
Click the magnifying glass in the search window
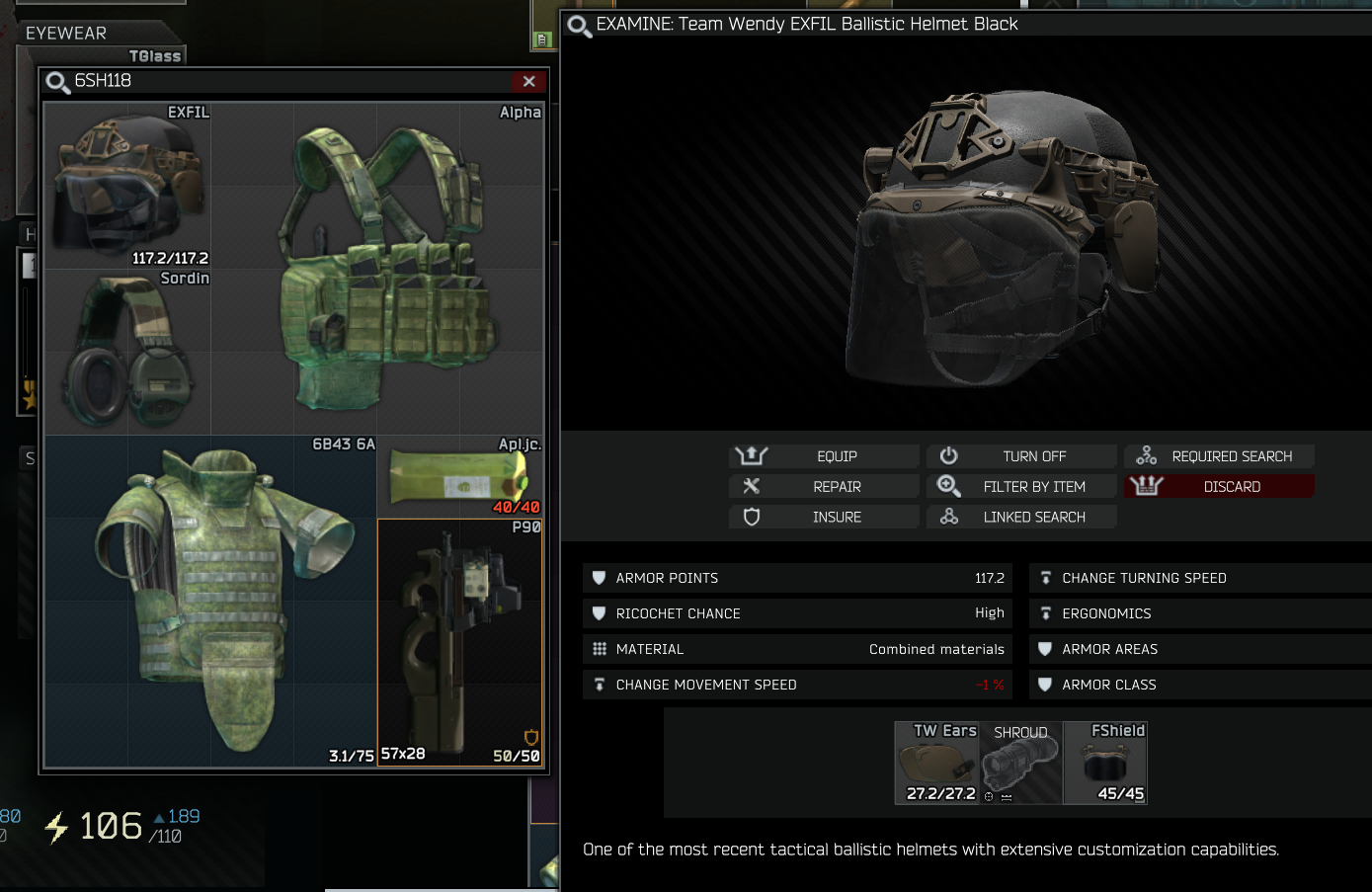coord(57,83)
